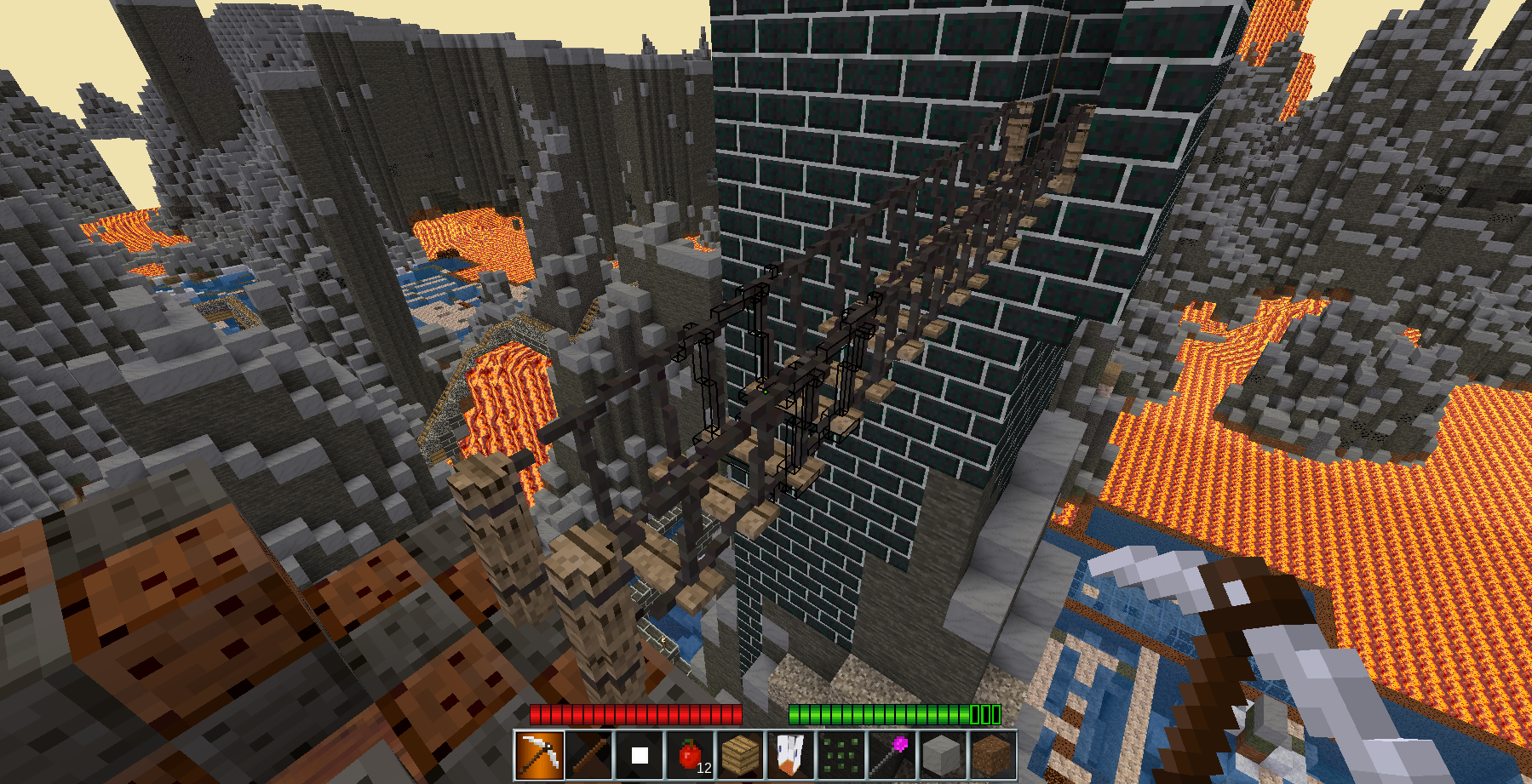Select the pickaxe hotbar slot

pyautogui.click(x=539, y=755)
